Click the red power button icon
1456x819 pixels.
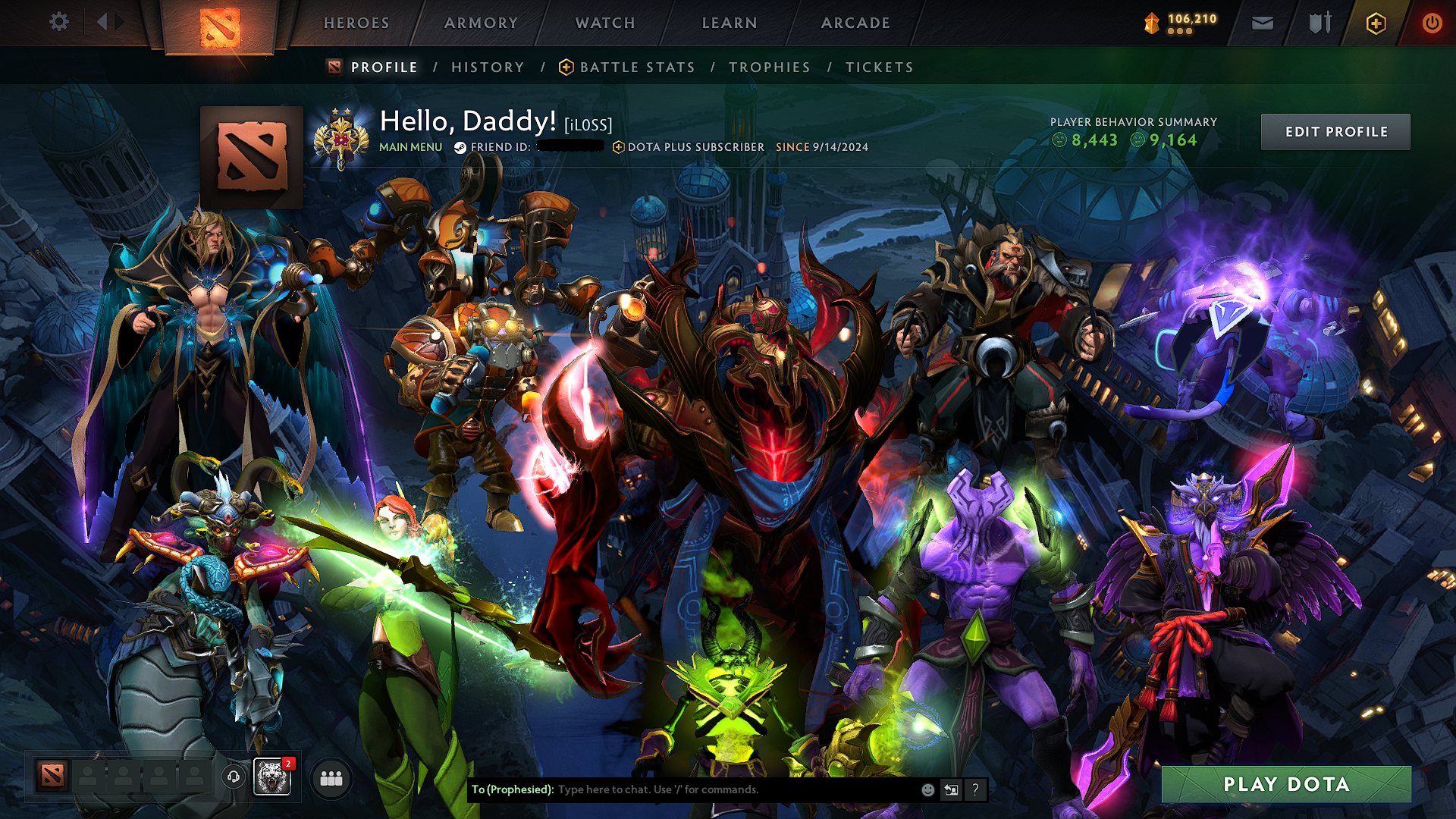1433,23
